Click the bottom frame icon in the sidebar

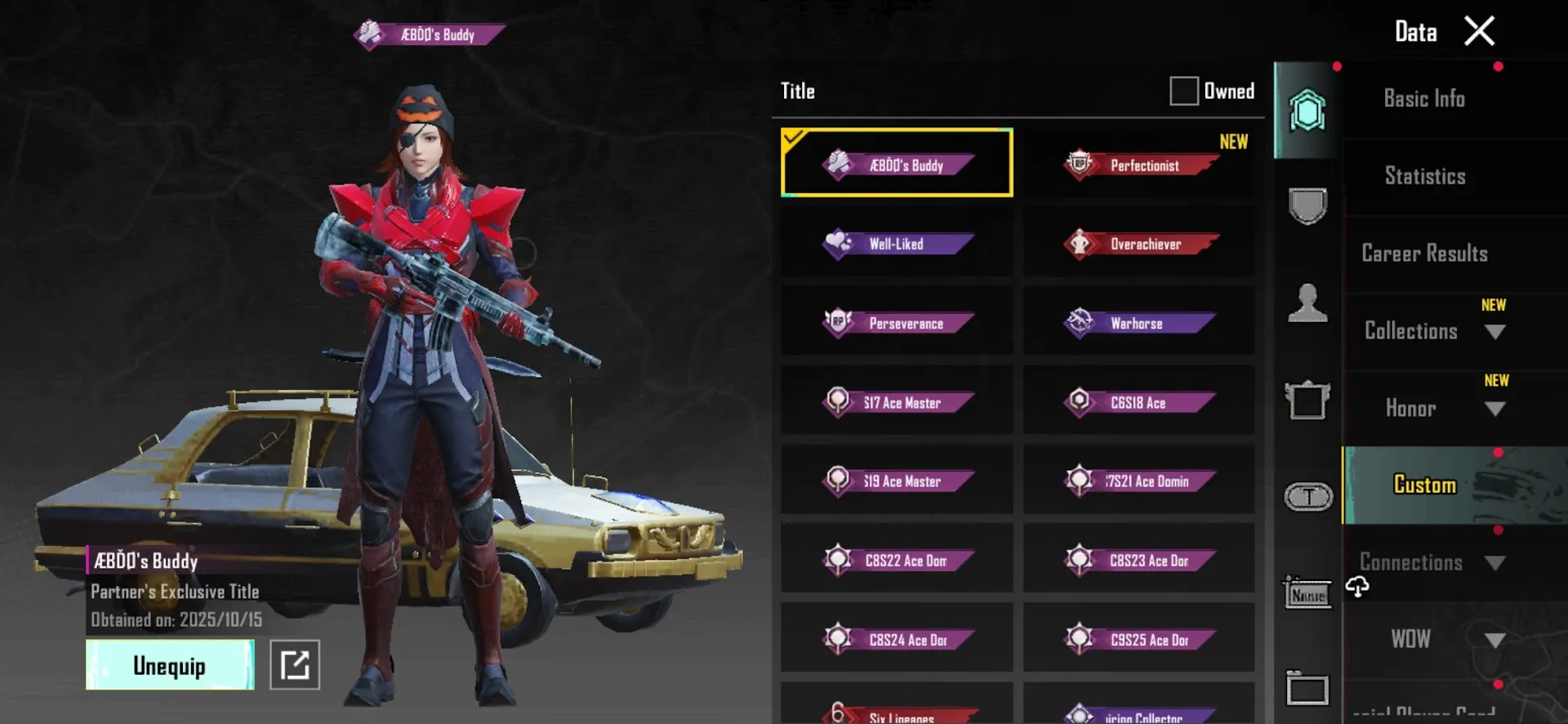[x=1307, y=689]
